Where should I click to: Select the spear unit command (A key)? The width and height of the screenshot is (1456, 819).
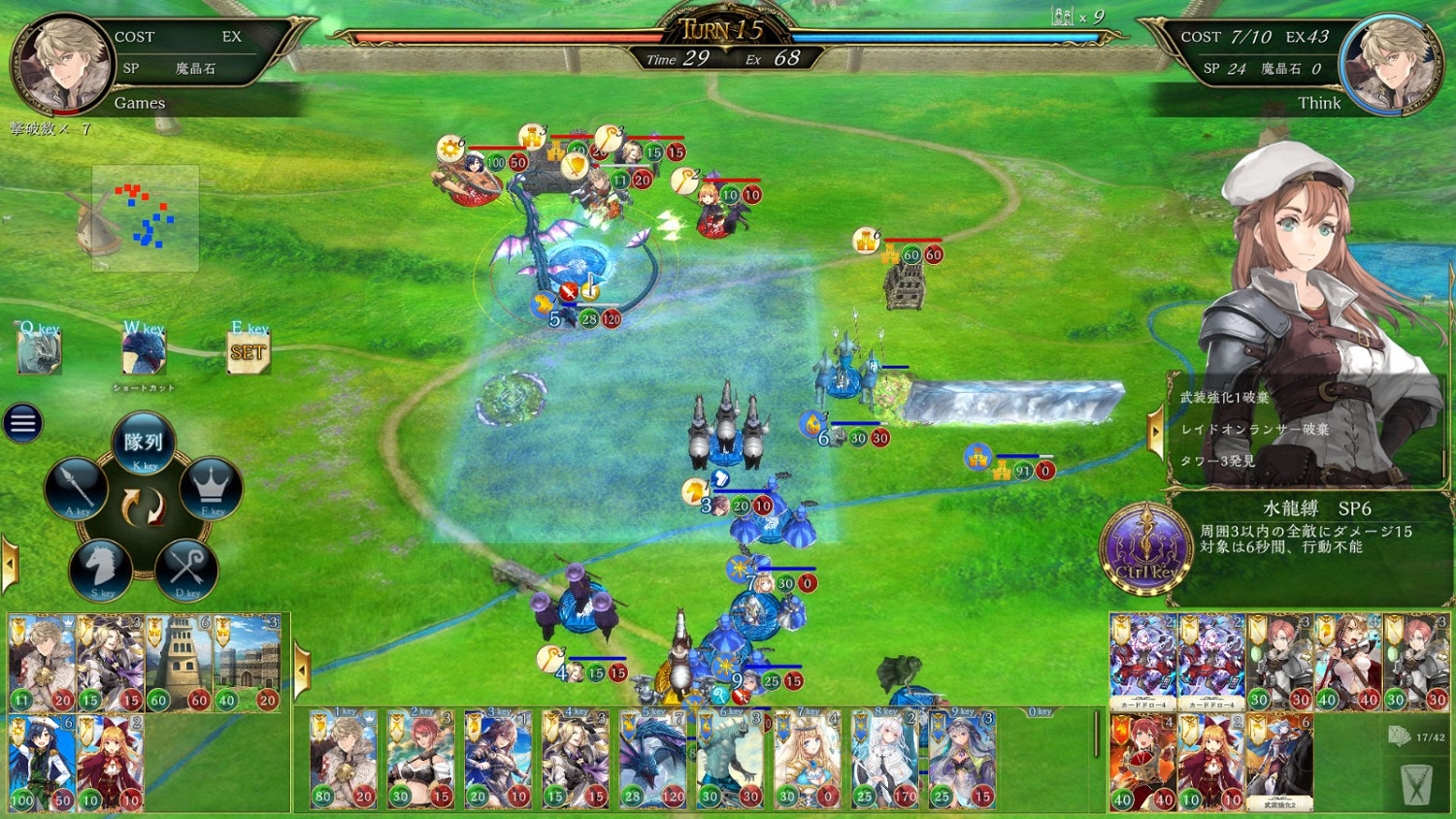point(76,488)
